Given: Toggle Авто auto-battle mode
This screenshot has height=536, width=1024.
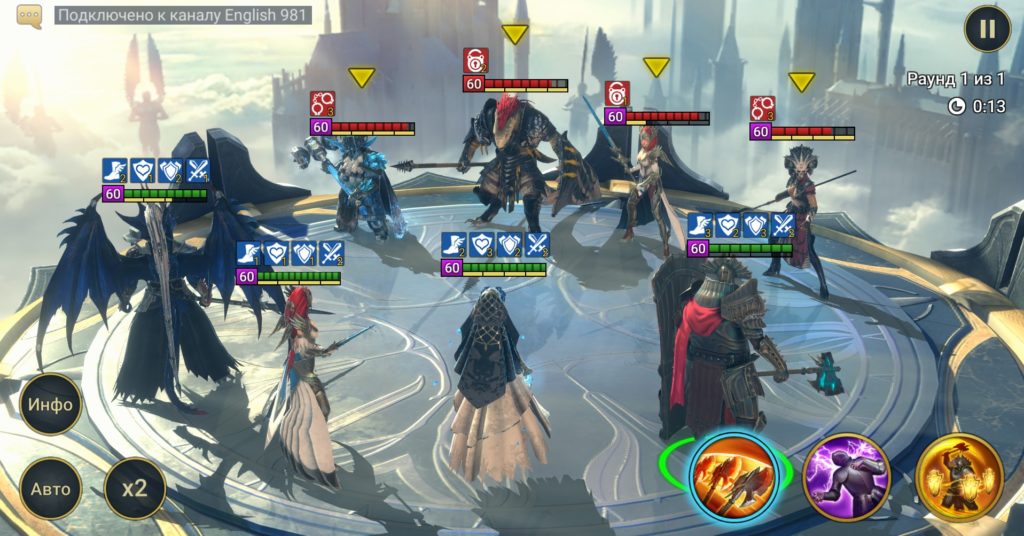Looking at the screenshot, I should [x=50, y=489].
